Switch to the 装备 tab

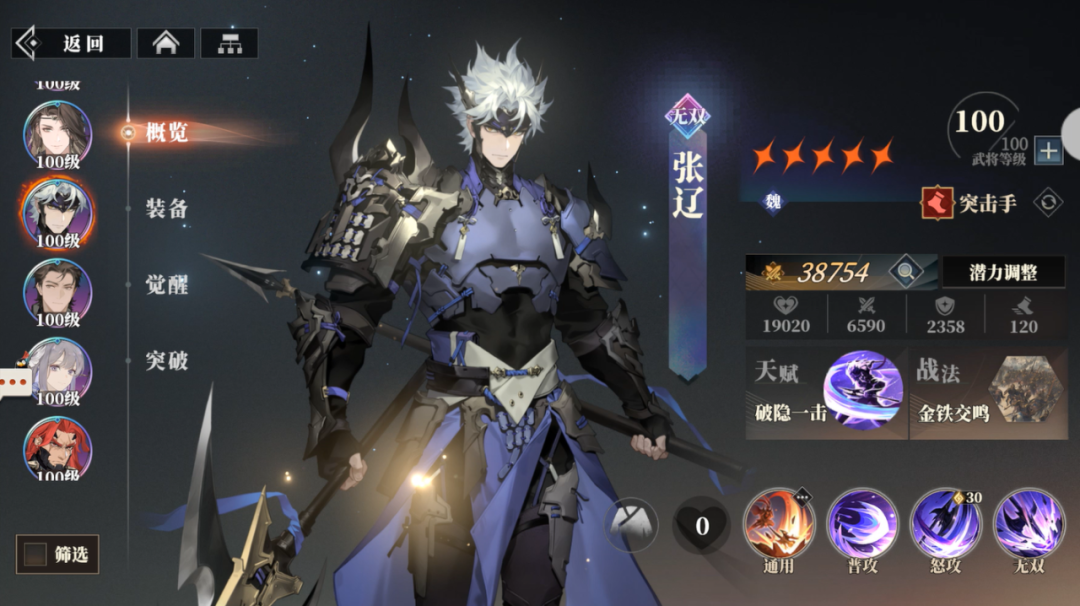click(x=166, y=208)
